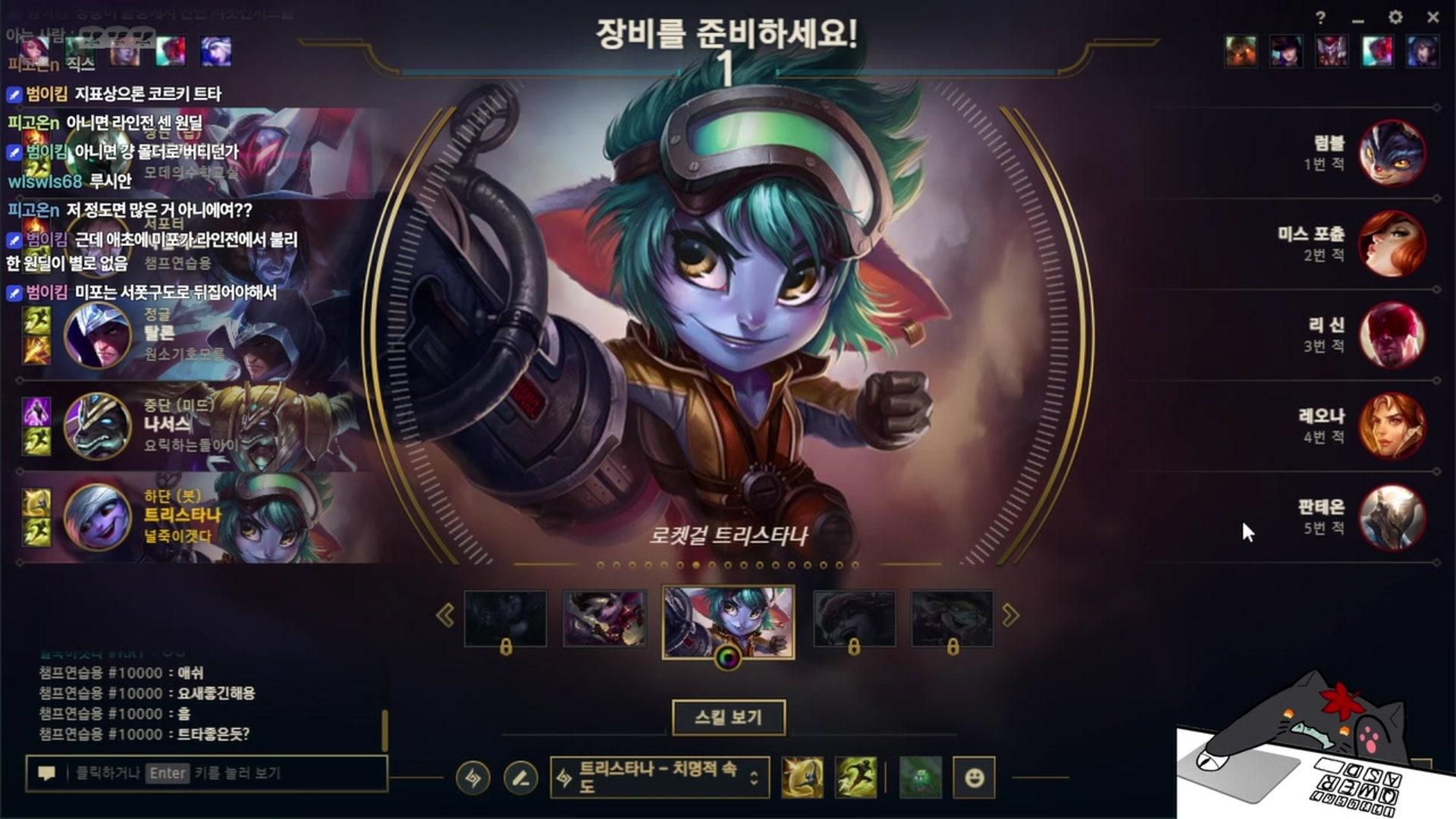
Task: Click the help question mark icon
Action: (x=1320, y=17)
